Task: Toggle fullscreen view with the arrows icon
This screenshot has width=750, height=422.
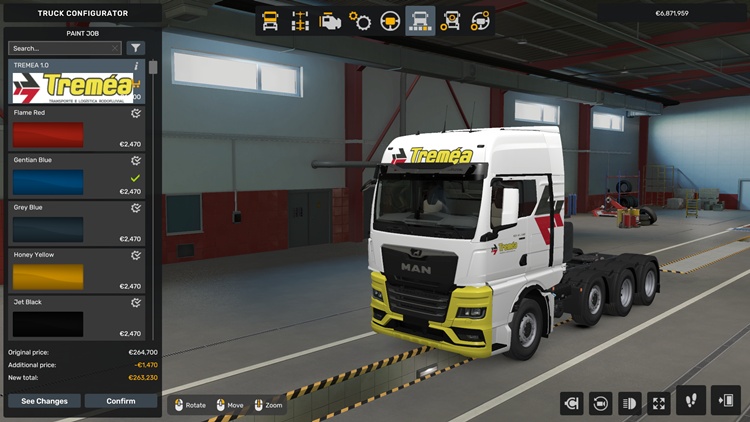Action: click(659, 403)
